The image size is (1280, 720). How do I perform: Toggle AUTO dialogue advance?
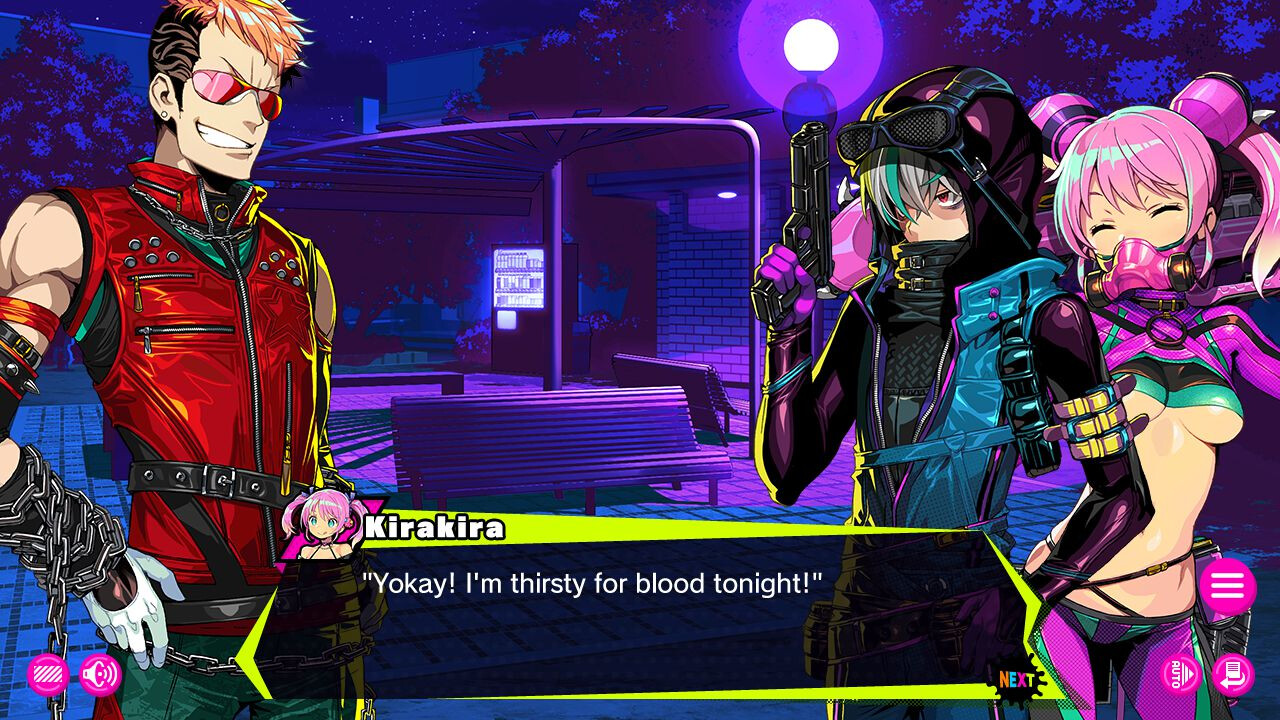click(1180, 674)
